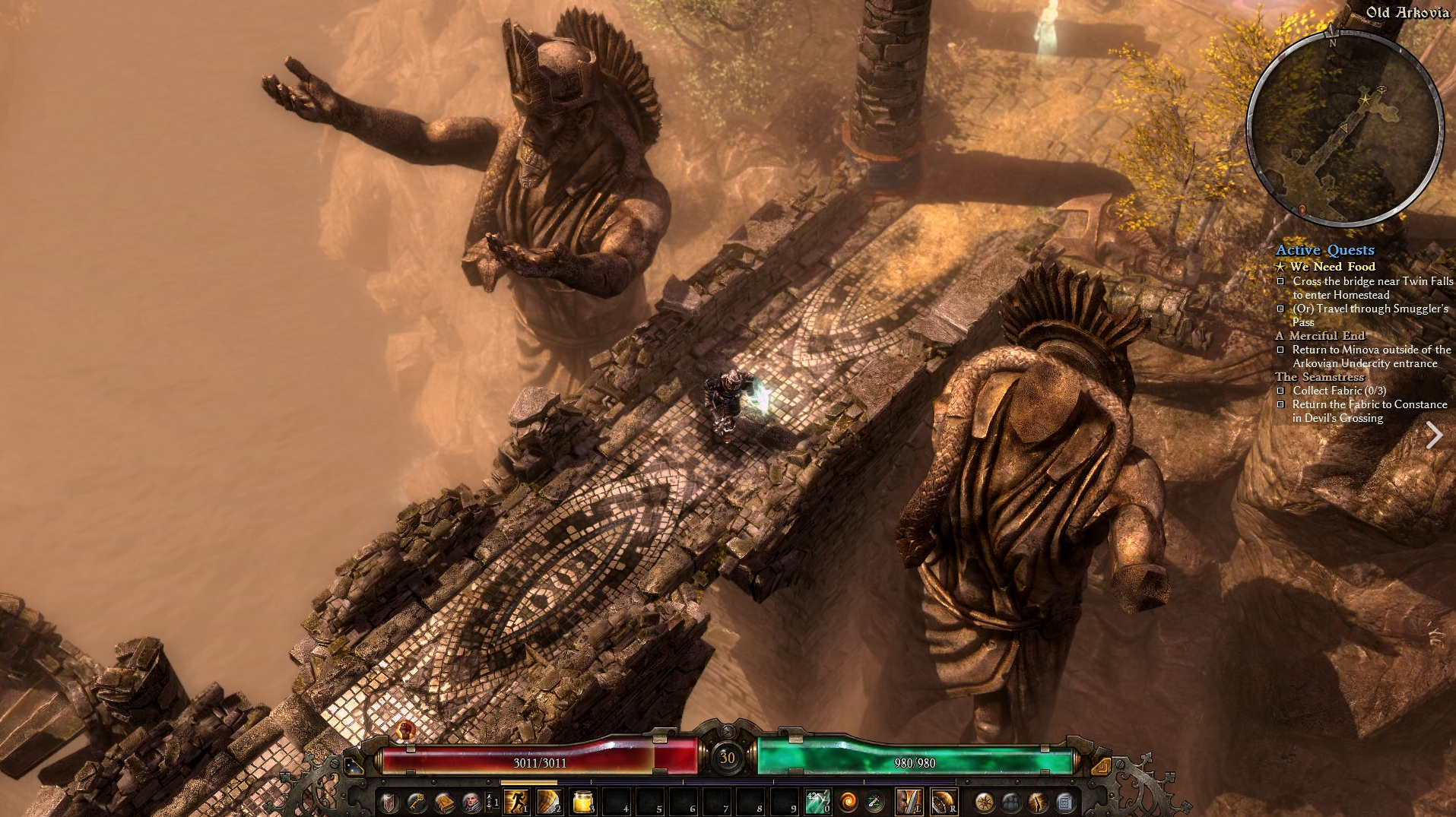Click the golden key icon
This screenshot has height=817, width=1456.
(x=416, y=802)
